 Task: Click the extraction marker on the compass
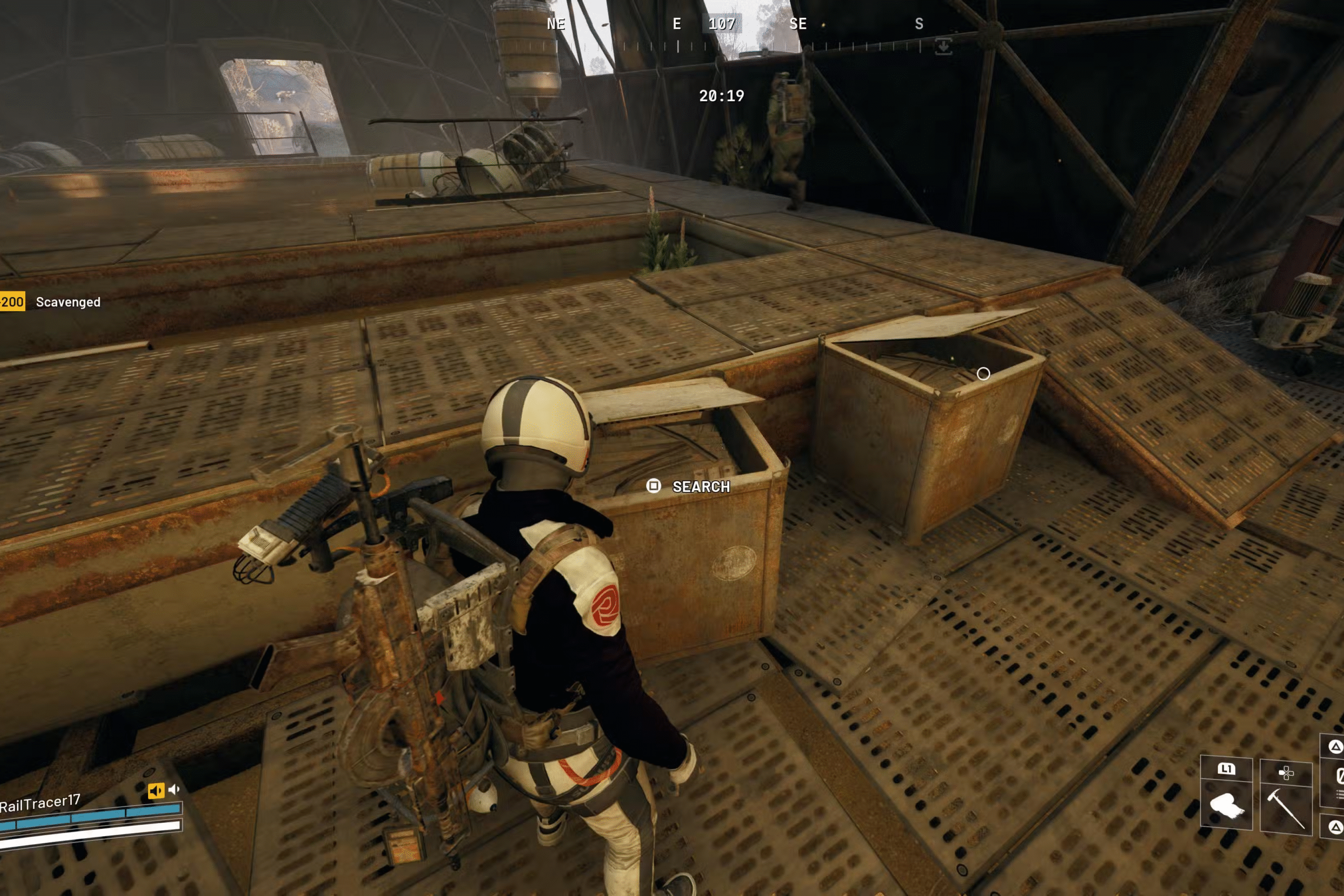point(943,46)
